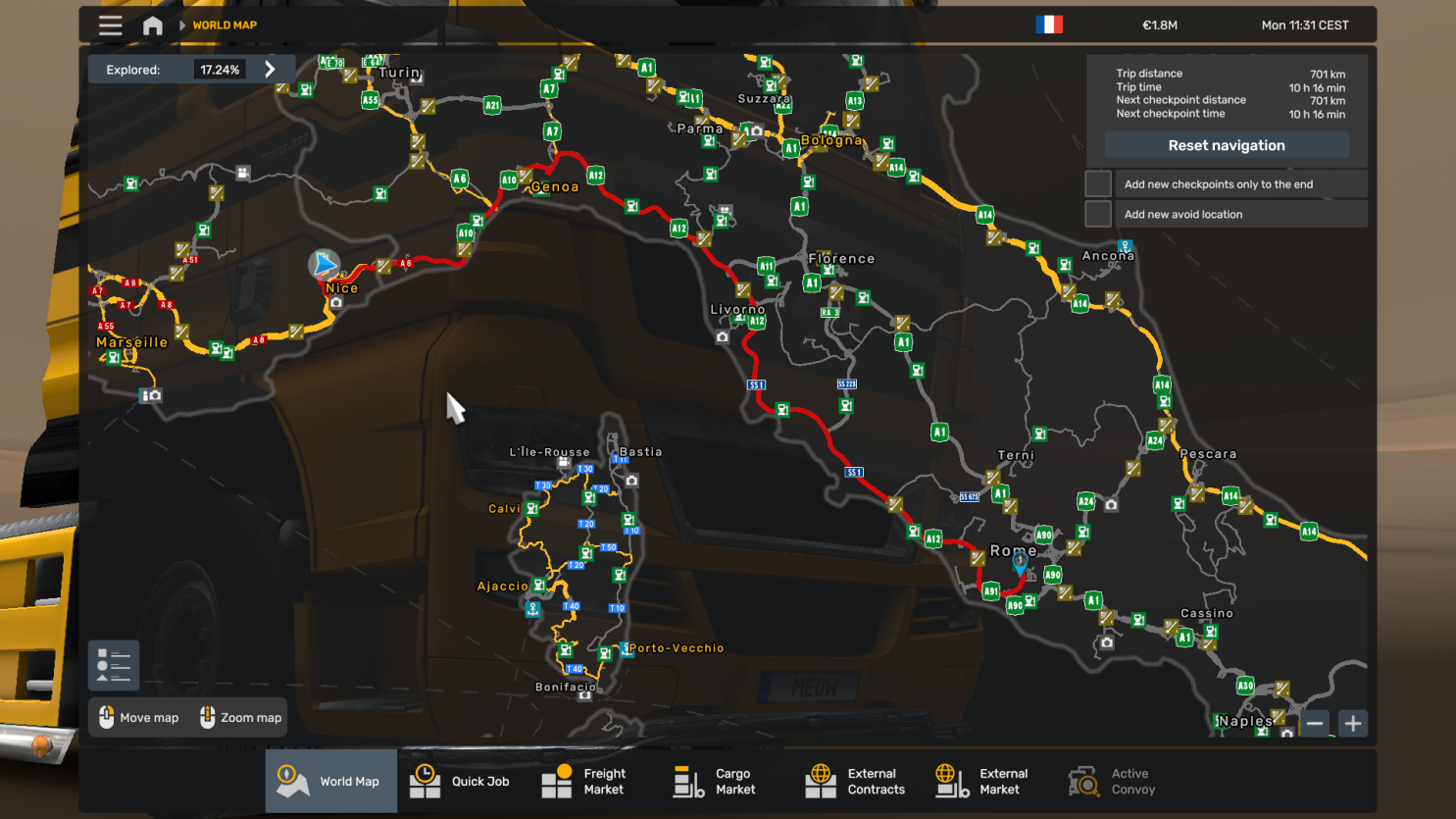
Task: Enable Add new avoid location
Action: tap(1098, 214)
